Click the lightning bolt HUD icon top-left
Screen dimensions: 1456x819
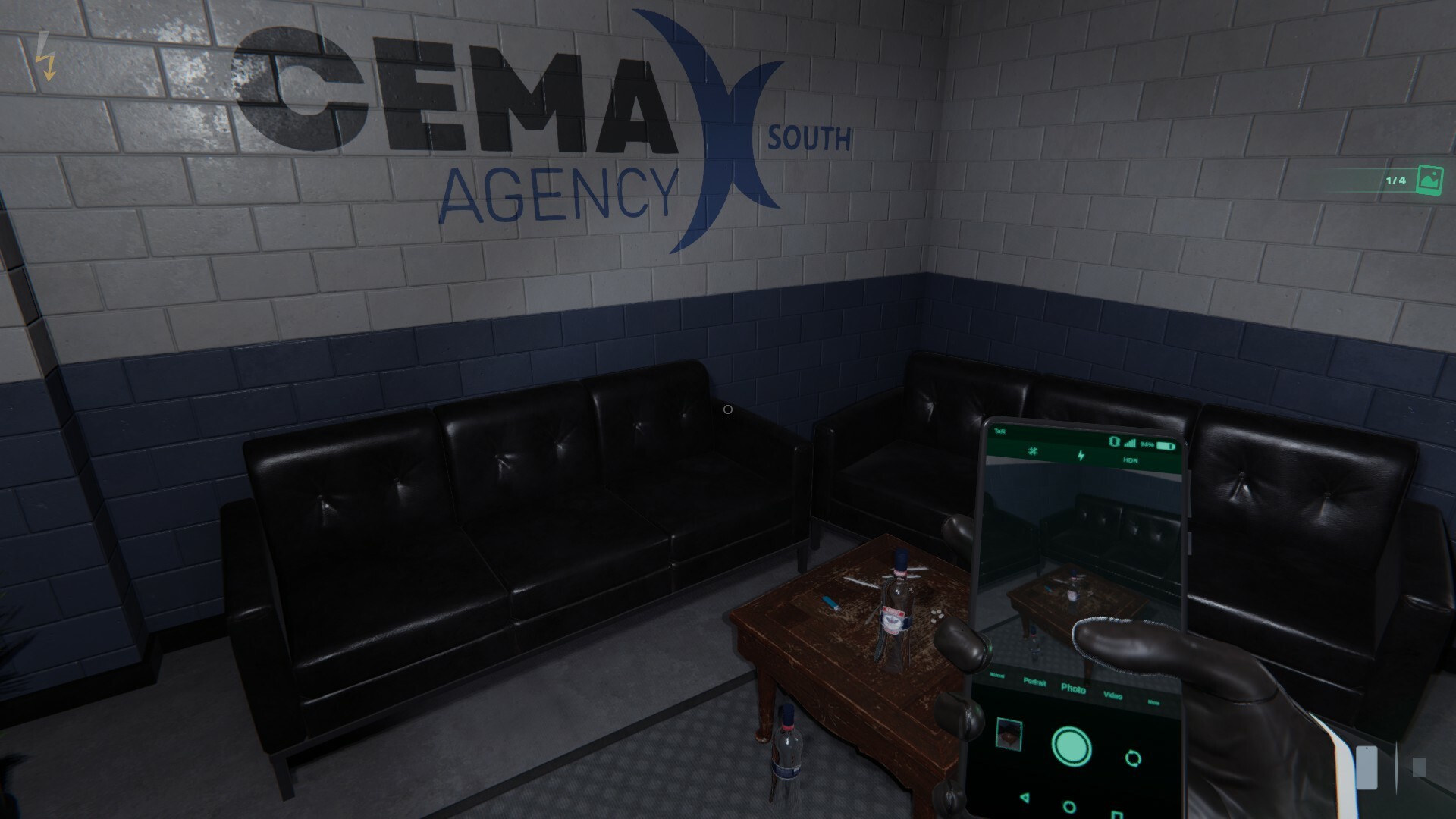point(47,55)
